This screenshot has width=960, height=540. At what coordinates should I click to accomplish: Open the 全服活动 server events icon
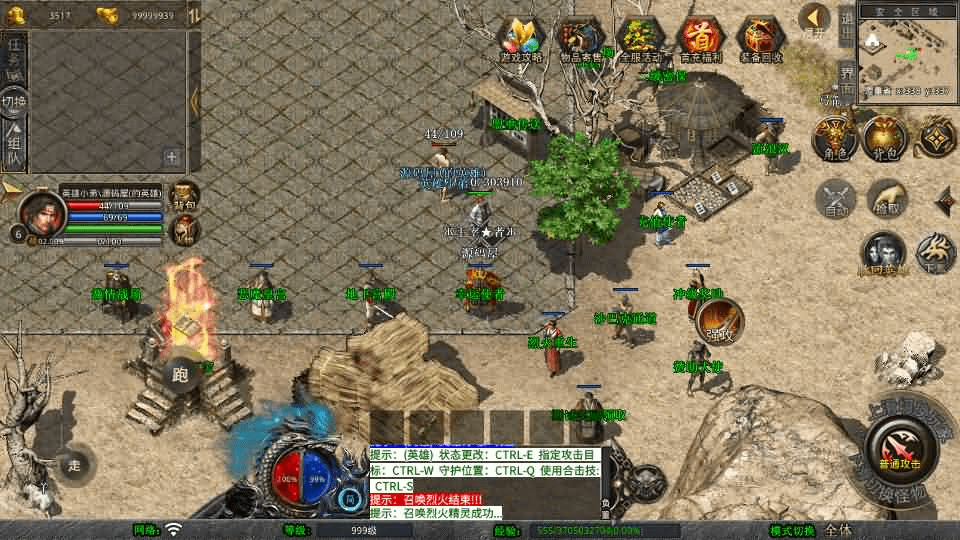(x=641, y=40)
